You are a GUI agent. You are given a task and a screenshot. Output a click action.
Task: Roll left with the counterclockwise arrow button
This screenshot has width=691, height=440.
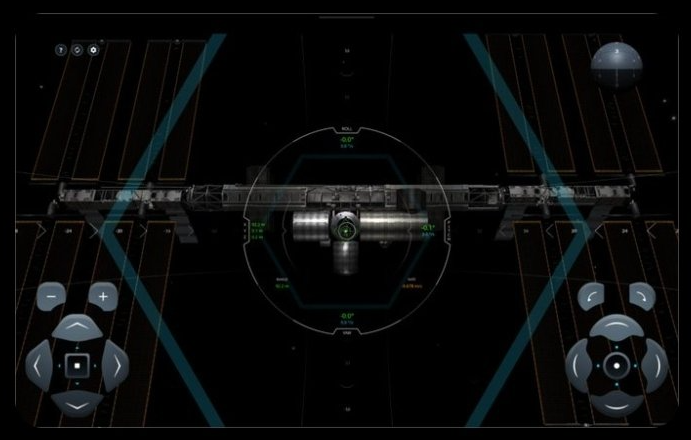[x=592, y=296]
